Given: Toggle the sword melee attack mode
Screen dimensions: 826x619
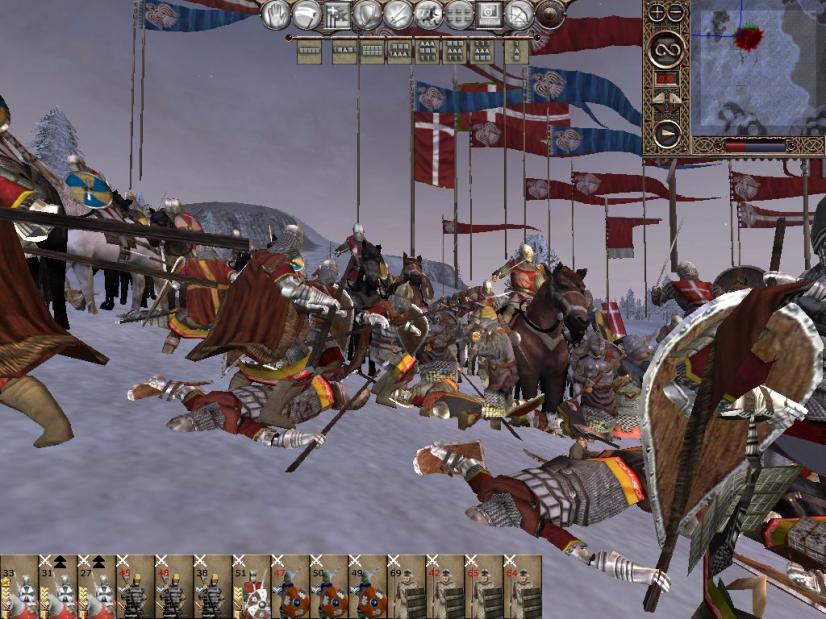Looking at the screenshot, I should pos(398,14).
